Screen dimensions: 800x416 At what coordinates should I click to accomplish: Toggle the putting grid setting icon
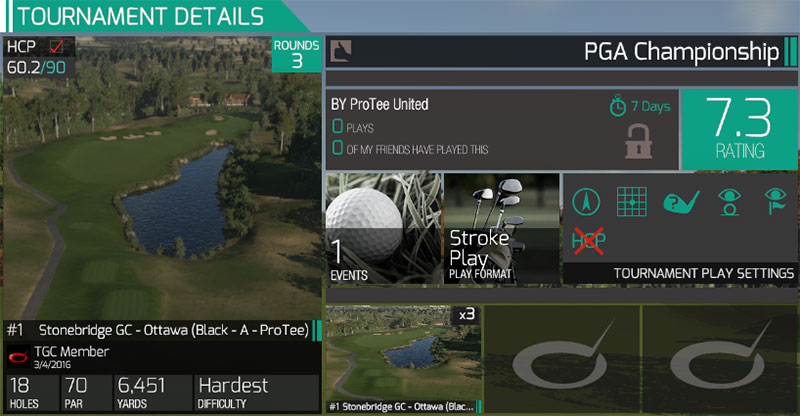pos(631,201)
